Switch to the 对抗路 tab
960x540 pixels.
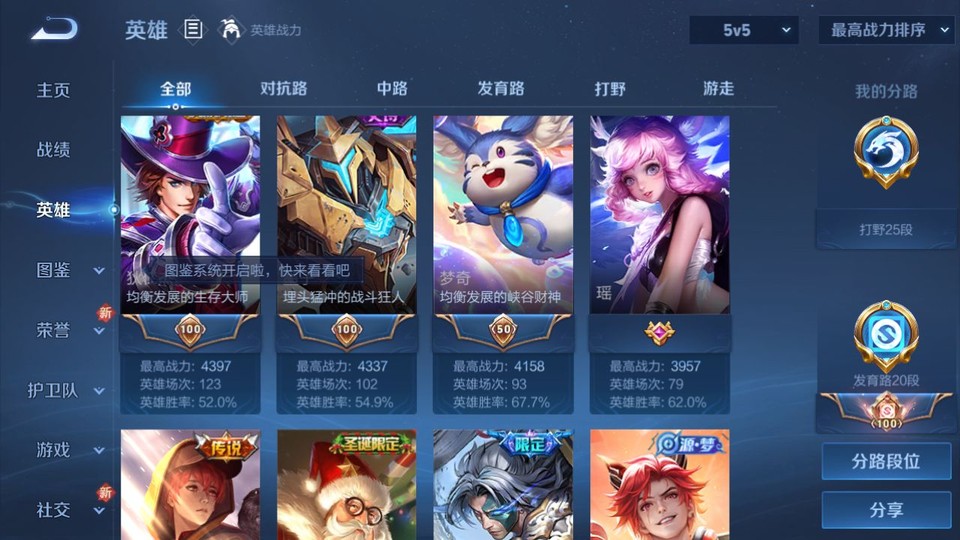283,88
